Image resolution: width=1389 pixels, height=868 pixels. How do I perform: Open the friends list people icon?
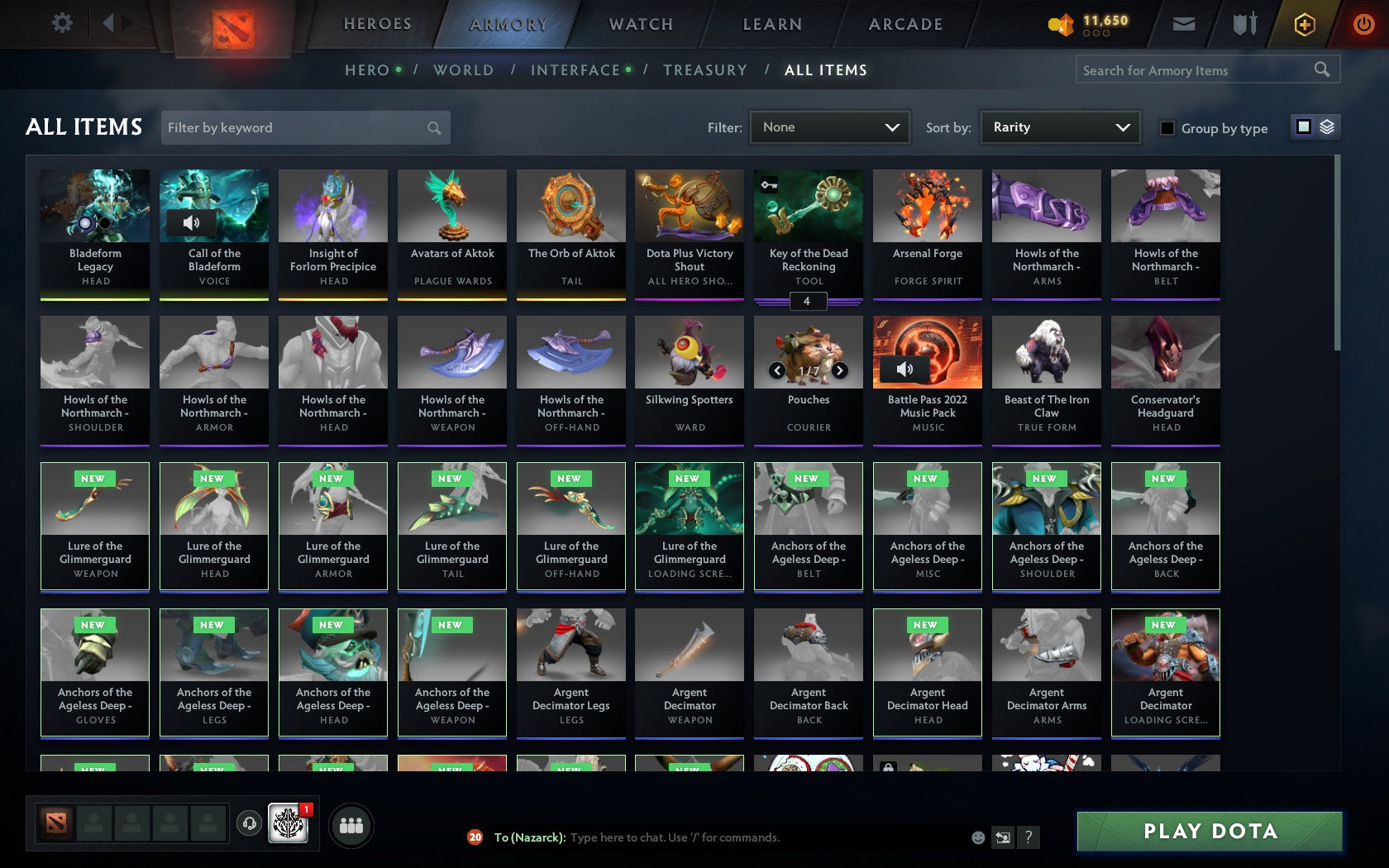coord(352,823)
